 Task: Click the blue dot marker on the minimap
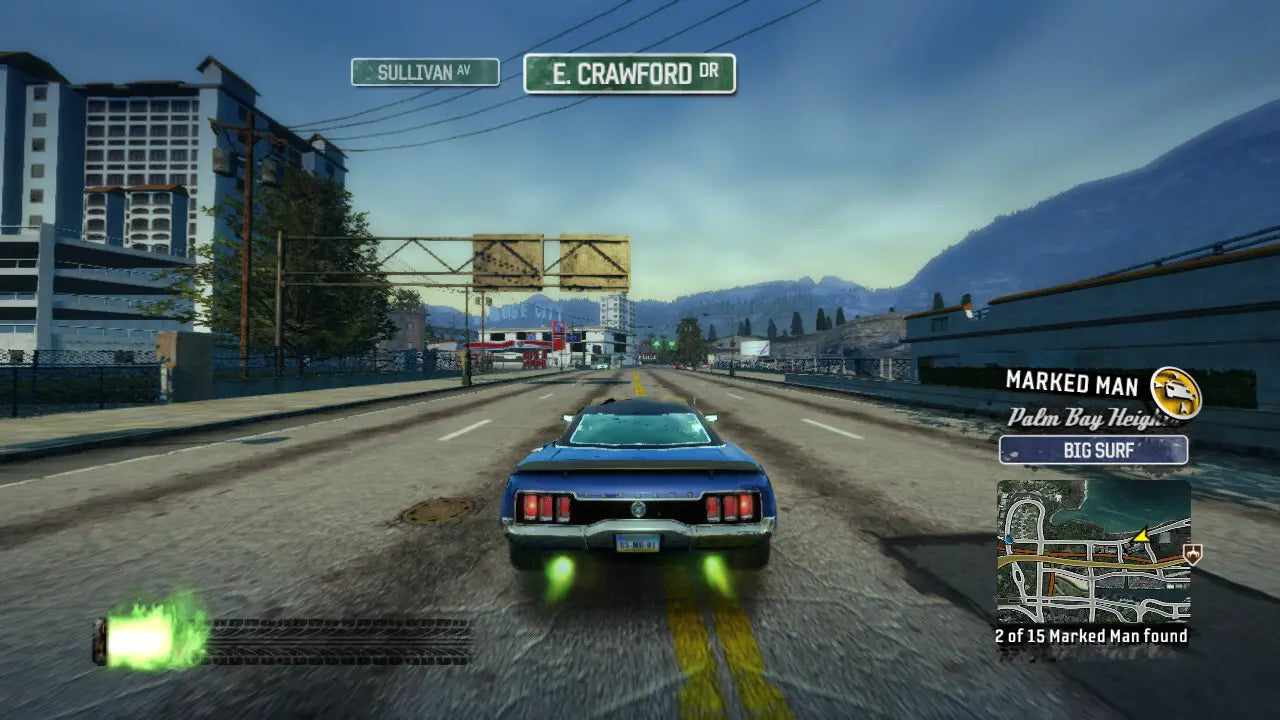coord(1009,539)
